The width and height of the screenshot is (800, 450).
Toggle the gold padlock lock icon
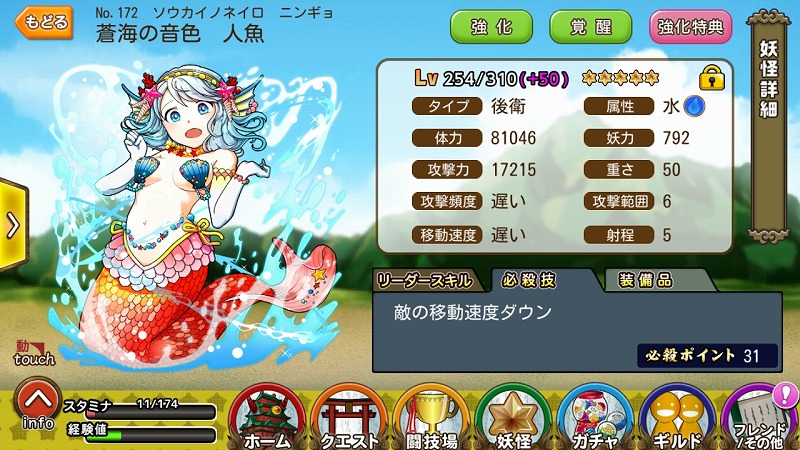(x=711, y=77)
